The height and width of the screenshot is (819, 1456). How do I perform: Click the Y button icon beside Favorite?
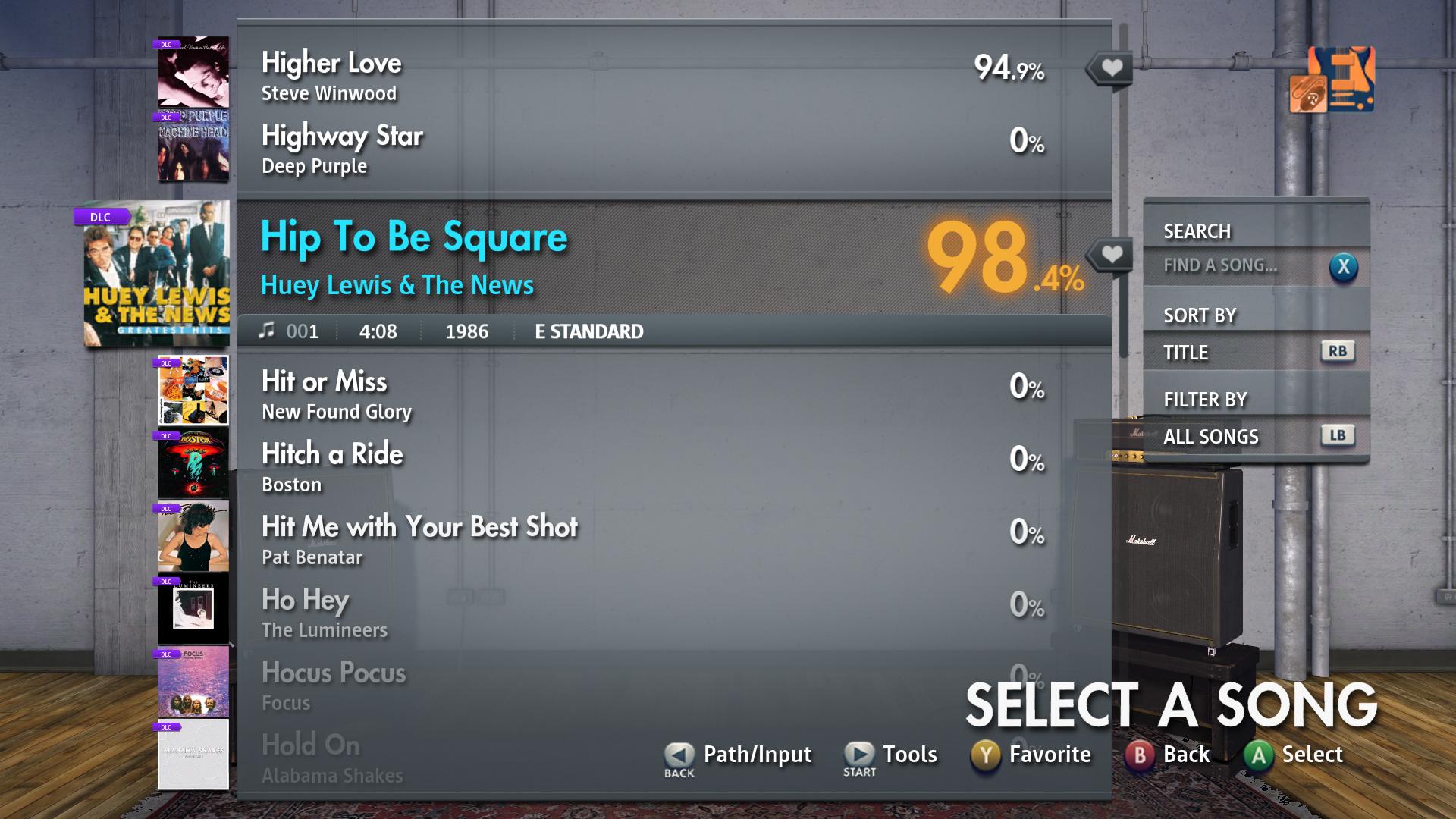984,754
